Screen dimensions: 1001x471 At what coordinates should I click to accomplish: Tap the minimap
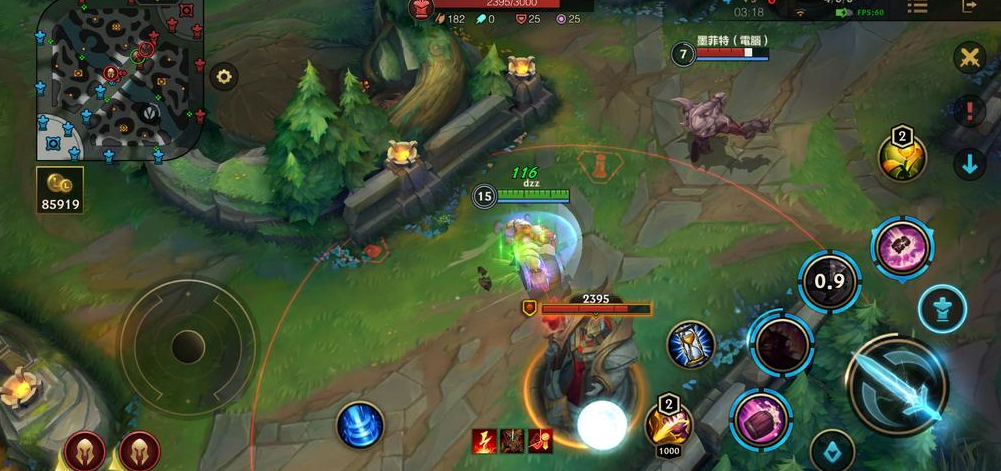(x=120, y=78)
